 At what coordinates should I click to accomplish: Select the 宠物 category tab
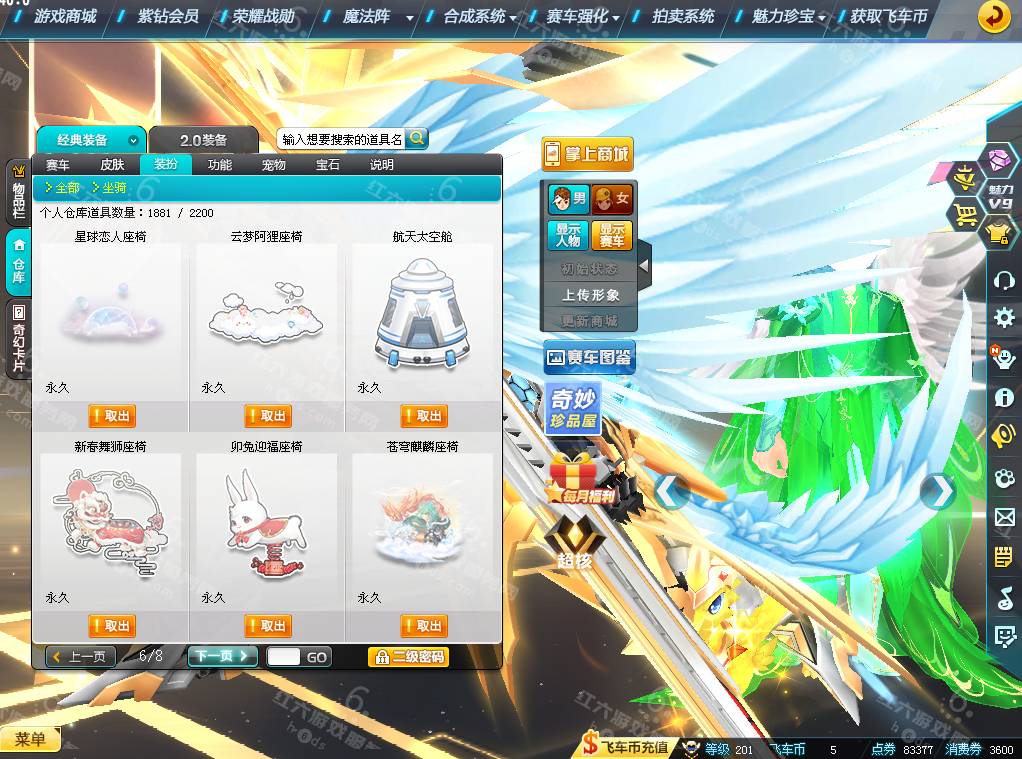273,165
